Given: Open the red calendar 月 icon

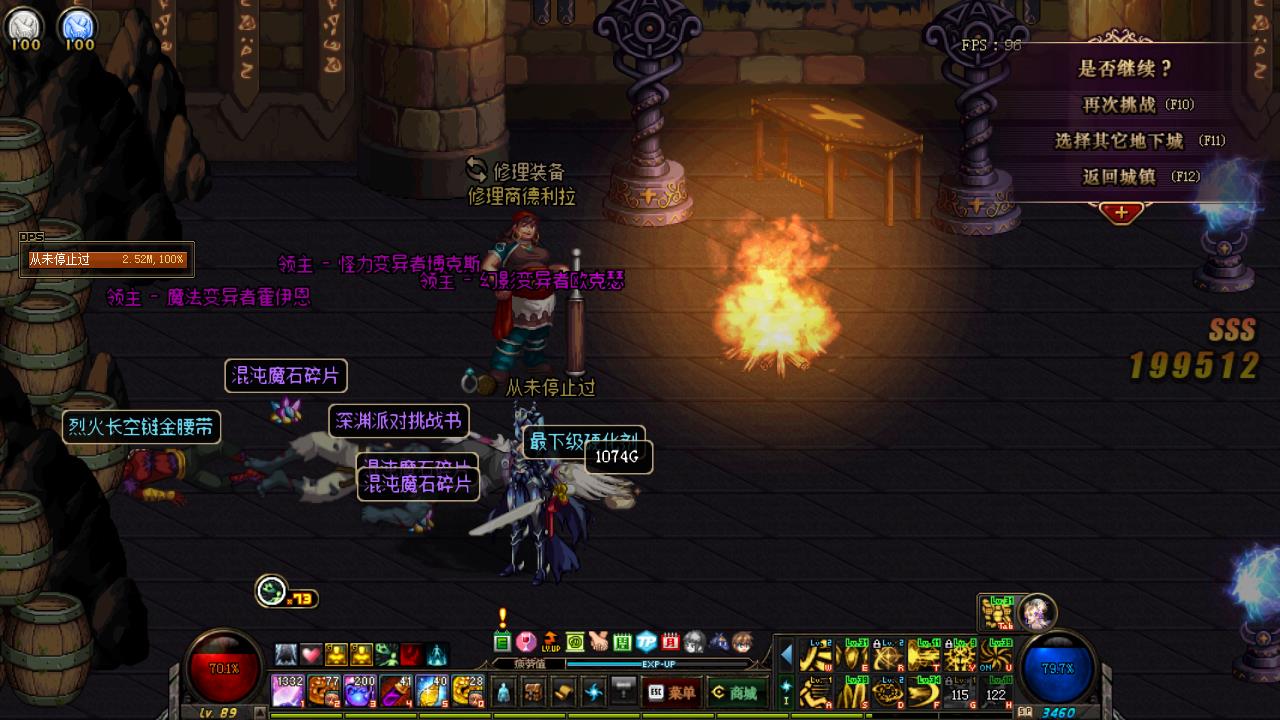Looking at the screenshot, I should point(671,642).
